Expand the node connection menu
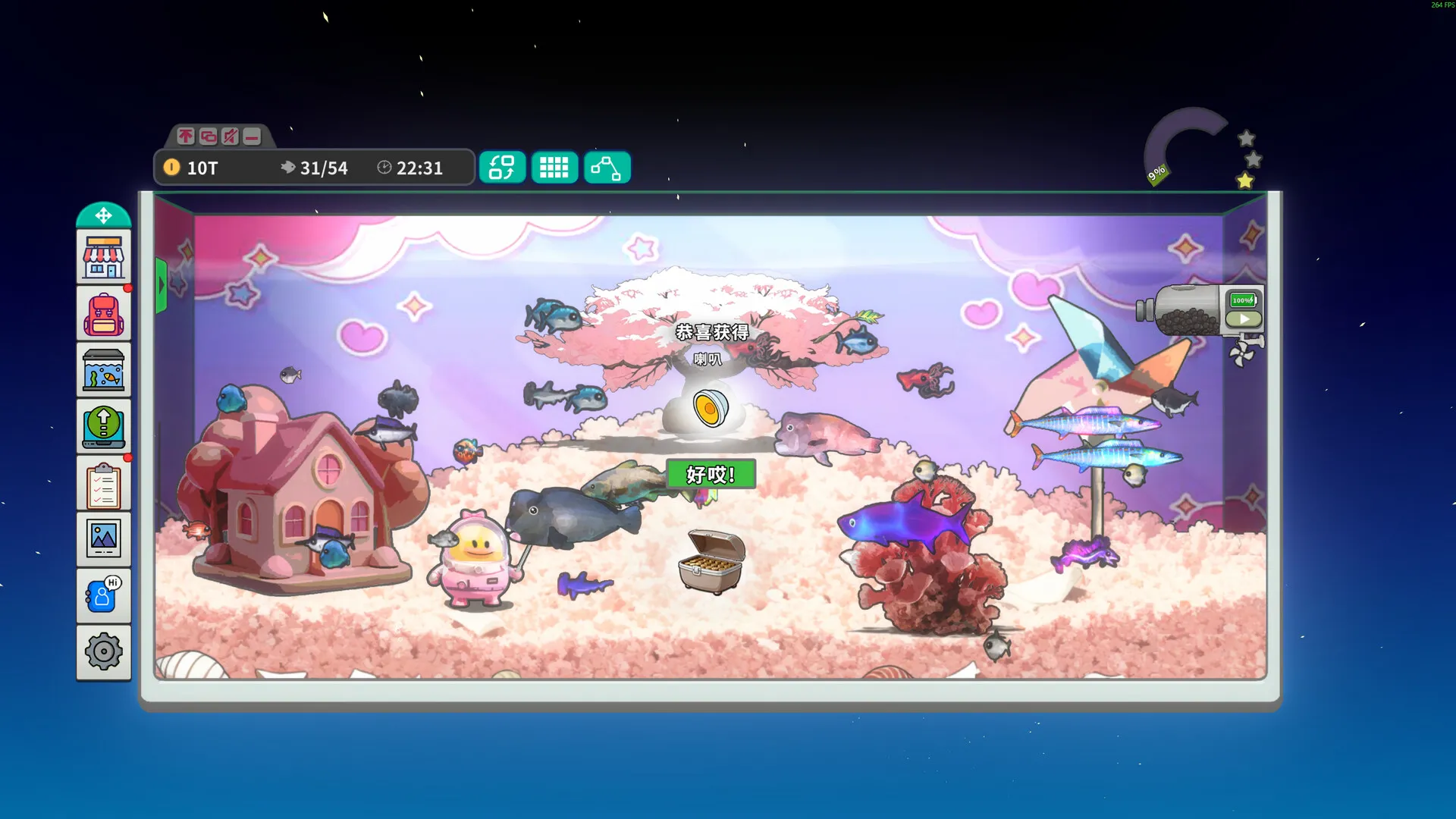This screenshot has width=1456, height=819. pyautogui.click(x=607, y=167)
